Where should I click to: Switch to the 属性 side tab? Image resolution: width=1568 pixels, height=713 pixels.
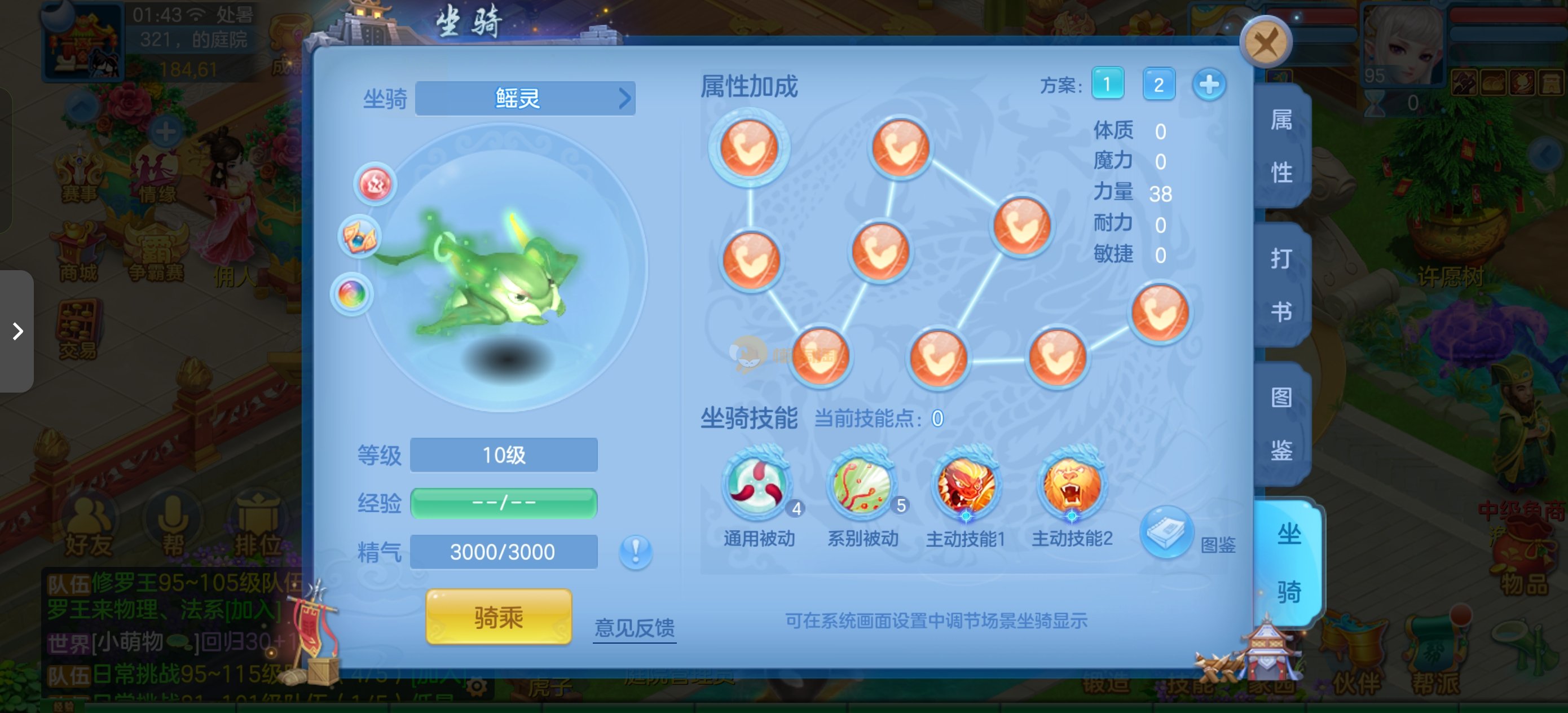click(x=1281, y=146)
